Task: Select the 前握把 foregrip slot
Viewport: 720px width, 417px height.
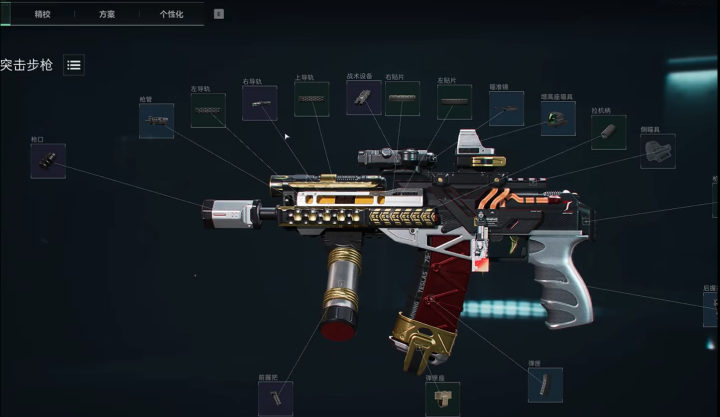Action: [275, 398]
